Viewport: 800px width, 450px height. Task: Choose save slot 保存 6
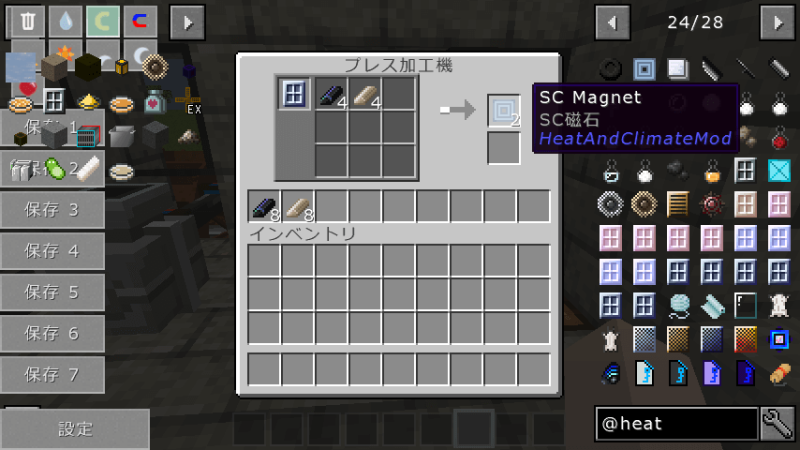pos(52,333)
